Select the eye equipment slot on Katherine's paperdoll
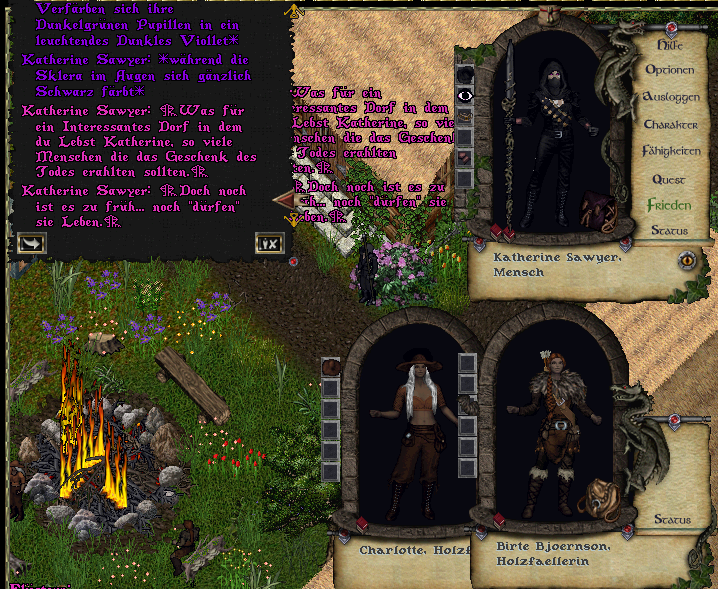 pos(465,95)
